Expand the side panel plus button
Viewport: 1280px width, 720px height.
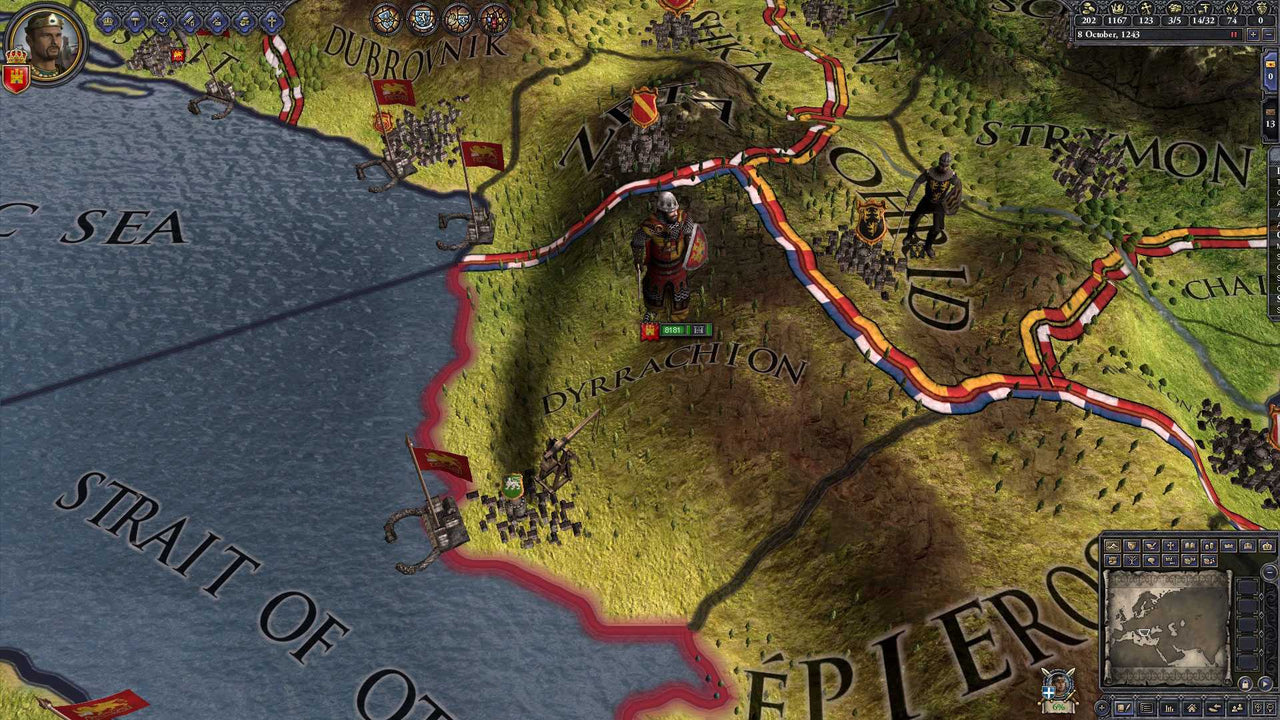point(1101,707)
